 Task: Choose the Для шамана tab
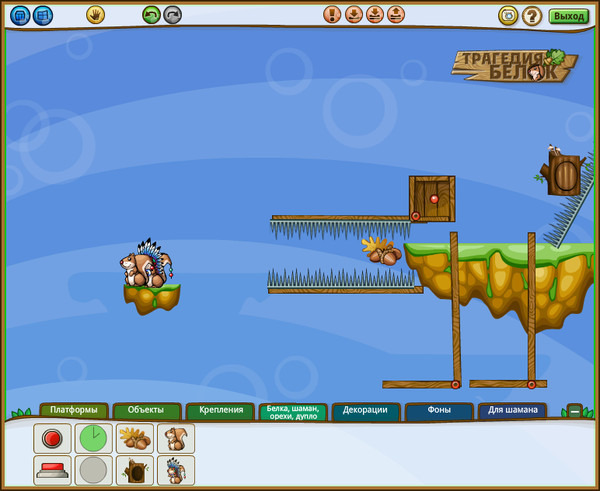pyautogui.click(x=512, y=410)
